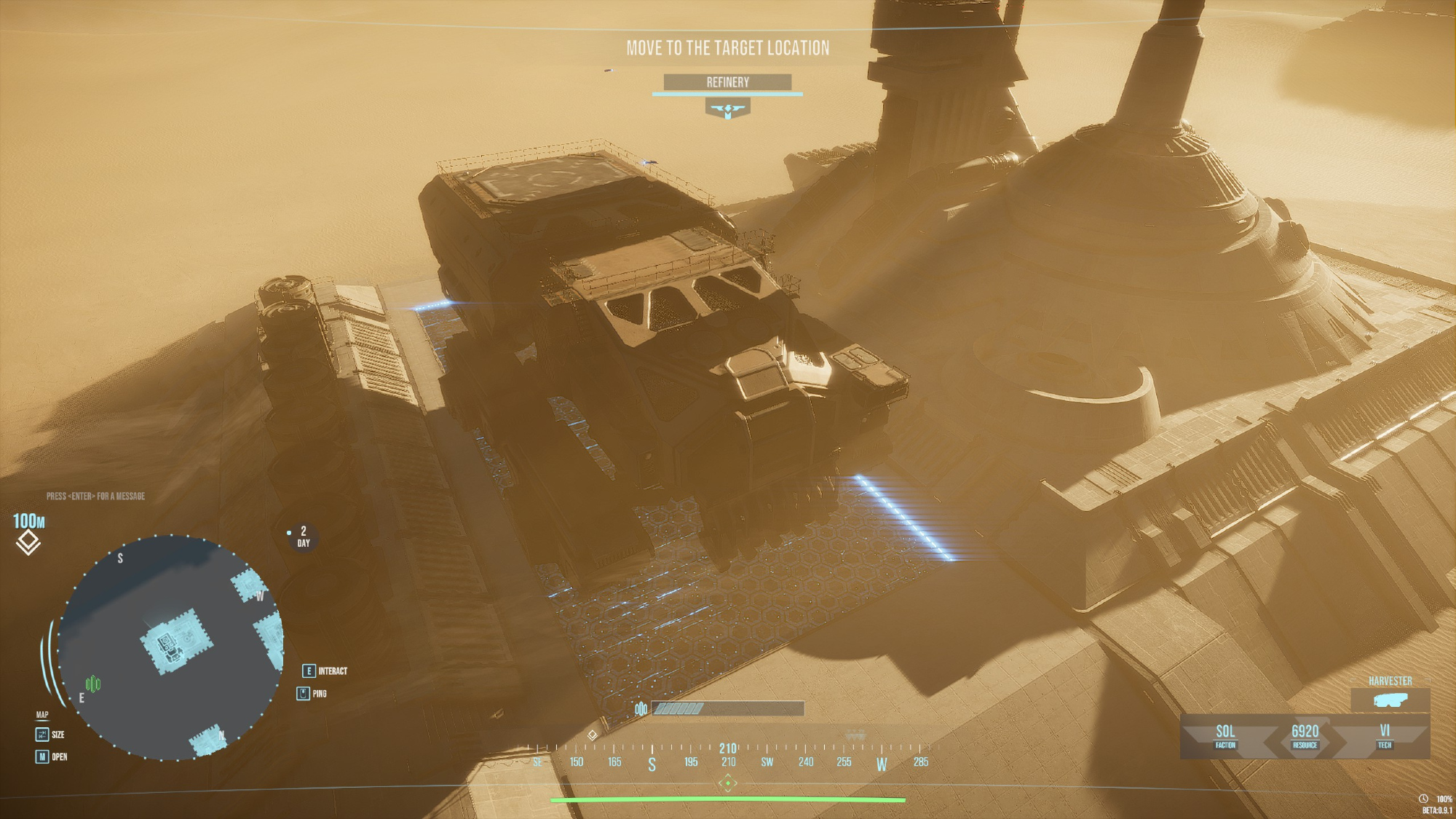
Task: Click the map range layers icon
Action: [28, 542]
